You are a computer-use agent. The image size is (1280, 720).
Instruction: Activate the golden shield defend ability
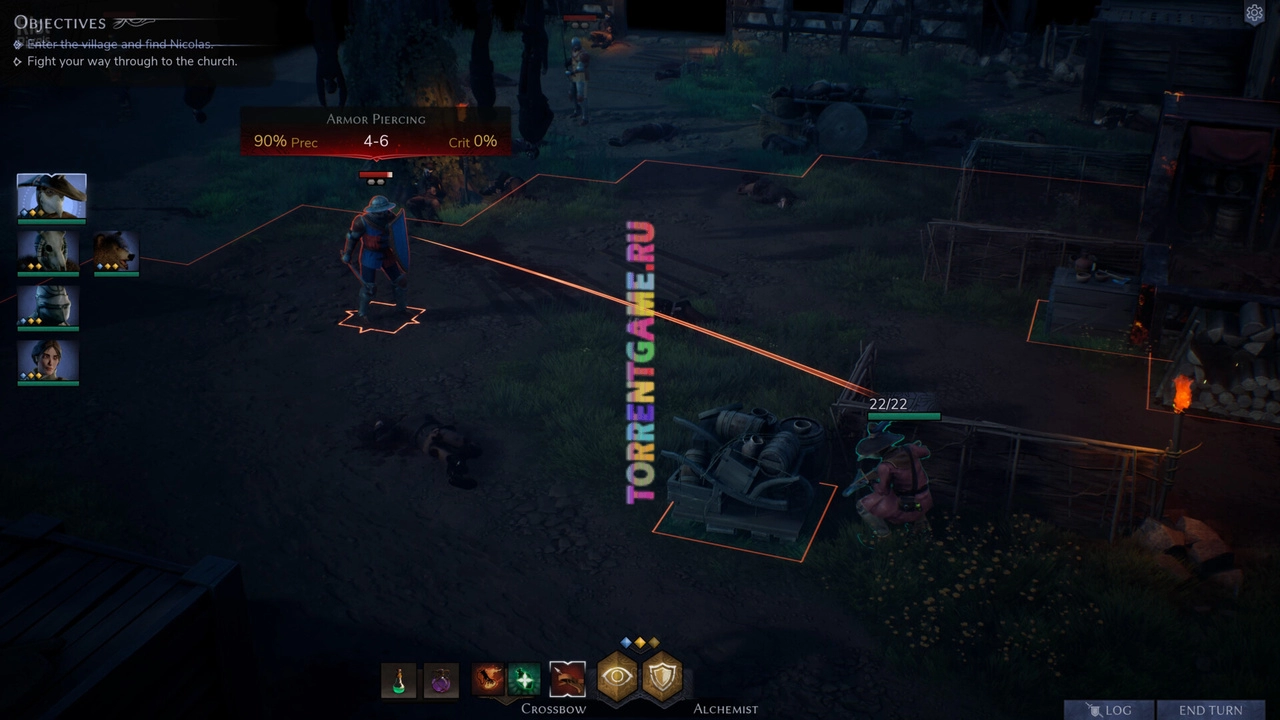pyautogui.click(x=661, y=677)
